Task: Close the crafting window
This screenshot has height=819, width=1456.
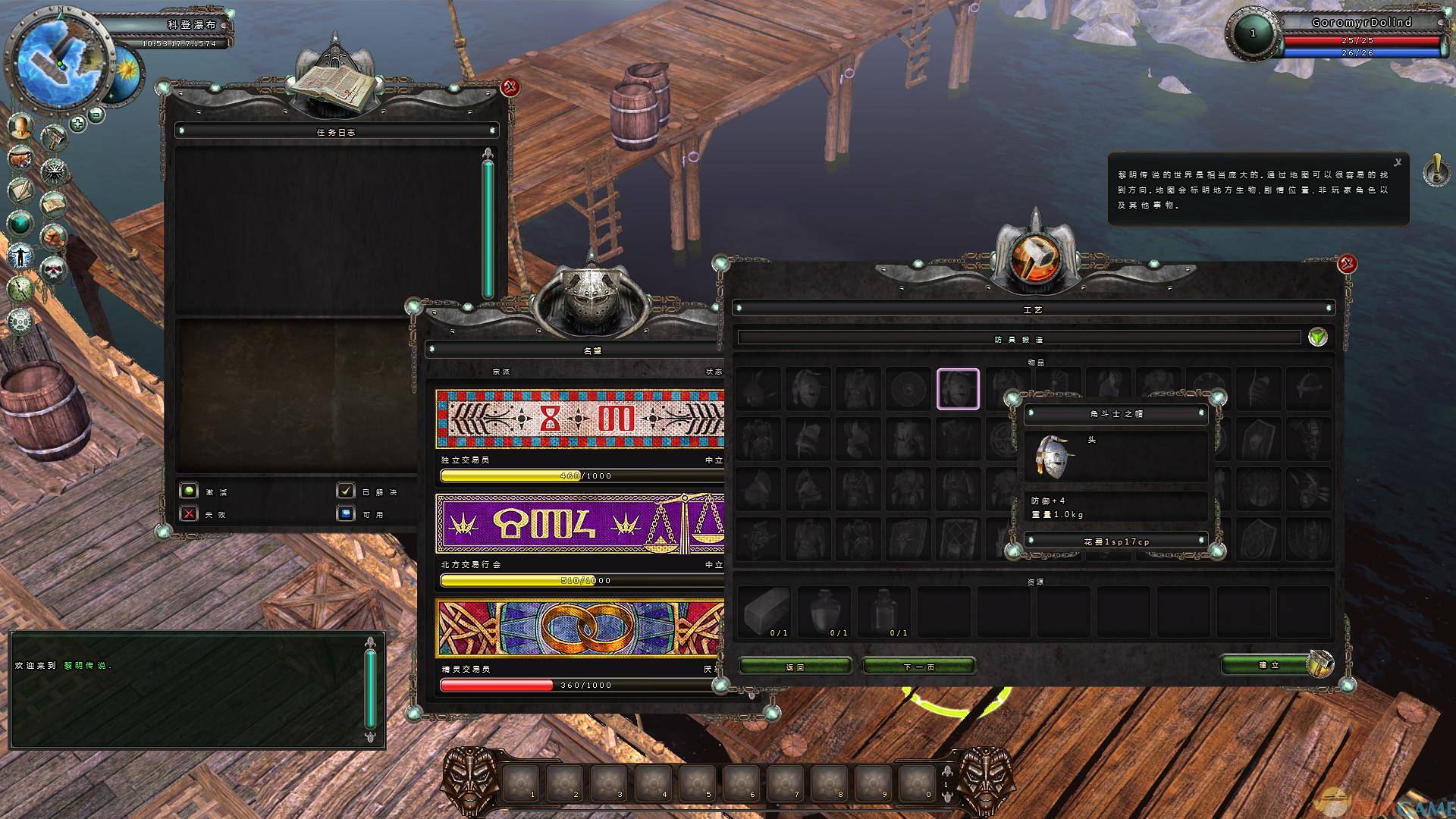Action: [1347, 264]
